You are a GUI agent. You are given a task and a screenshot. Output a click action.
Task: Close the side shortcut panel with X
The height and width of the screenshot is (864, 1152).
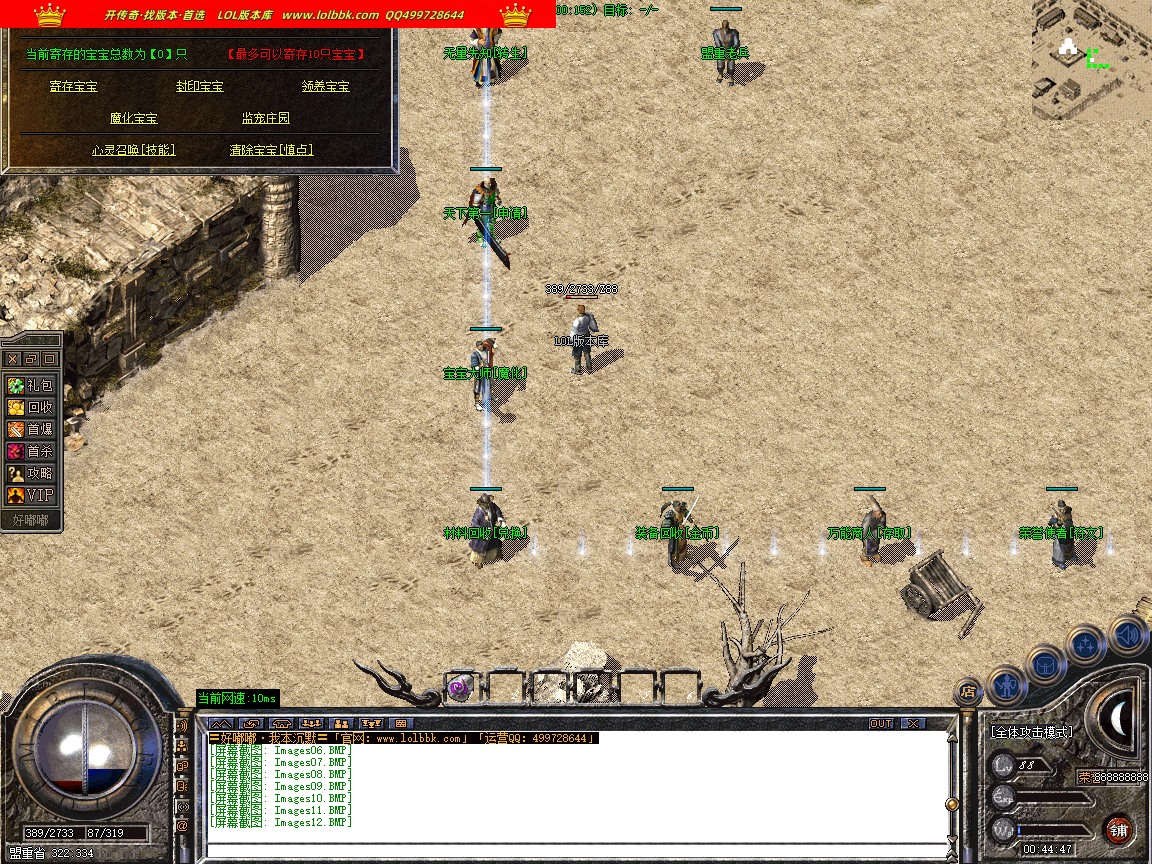click(x=13, y=358)
